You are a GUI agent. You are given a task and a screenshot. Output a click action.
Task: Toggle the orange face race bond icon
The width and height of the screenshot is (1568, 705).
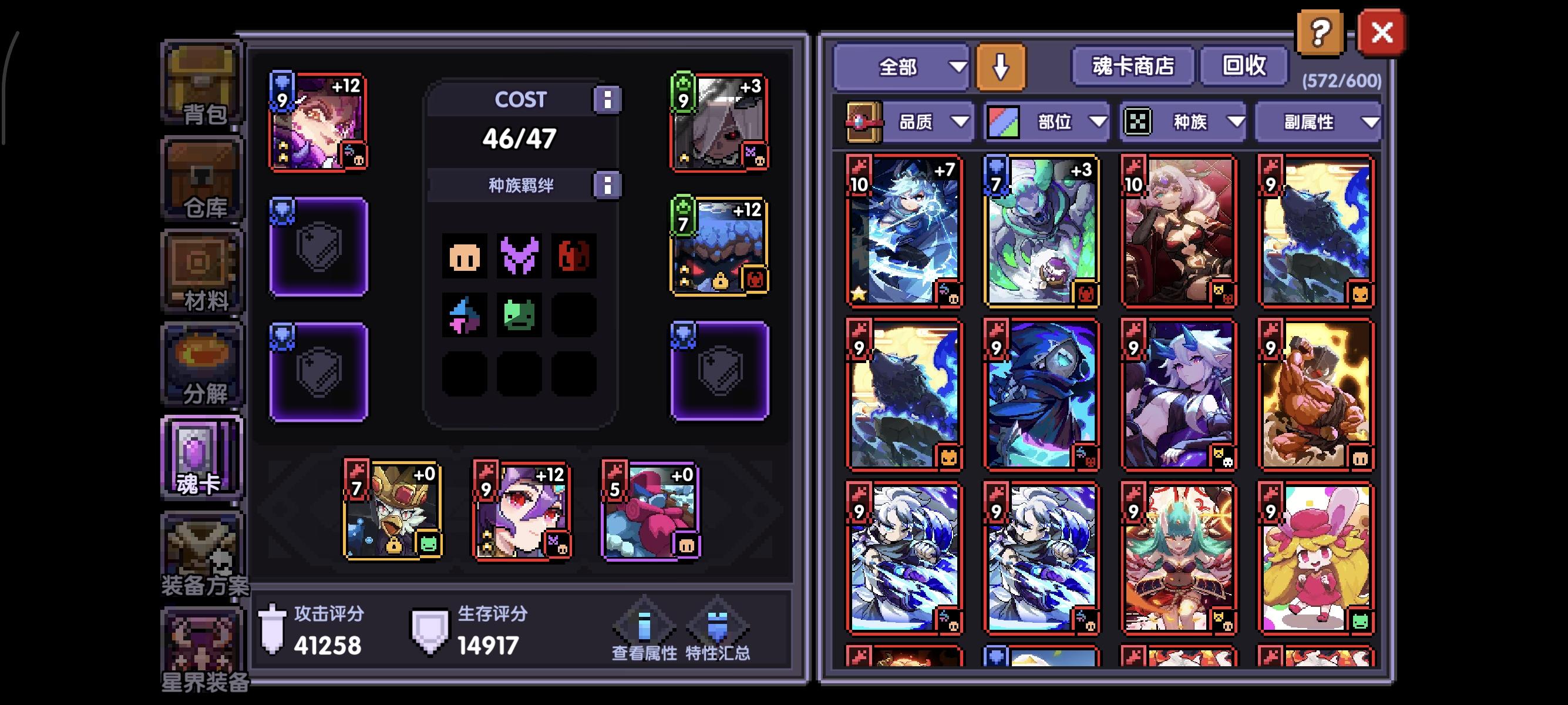coord(465,256)
